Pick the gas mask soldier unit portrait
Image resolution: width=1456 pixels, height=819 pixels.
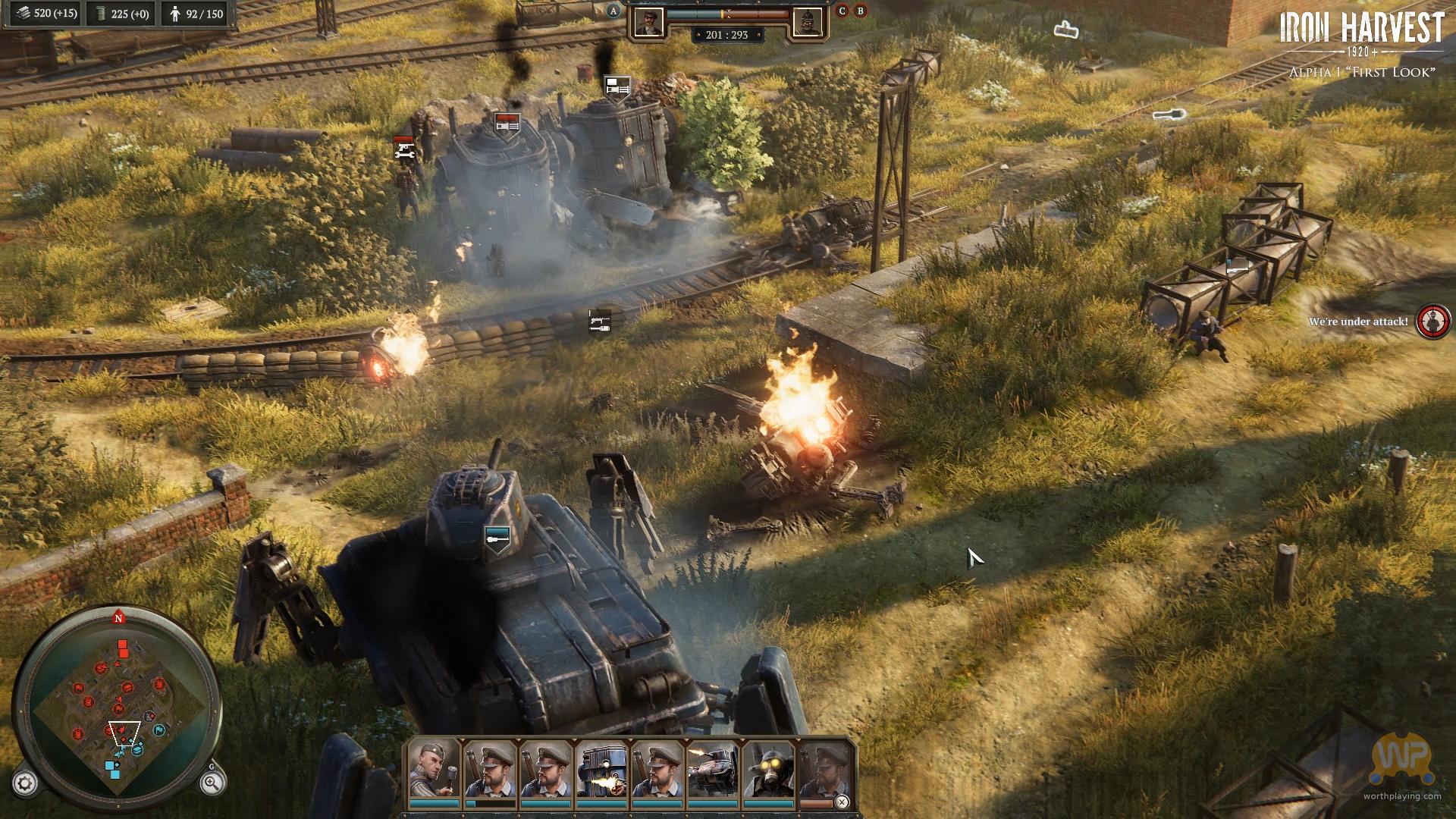point(768,770)
